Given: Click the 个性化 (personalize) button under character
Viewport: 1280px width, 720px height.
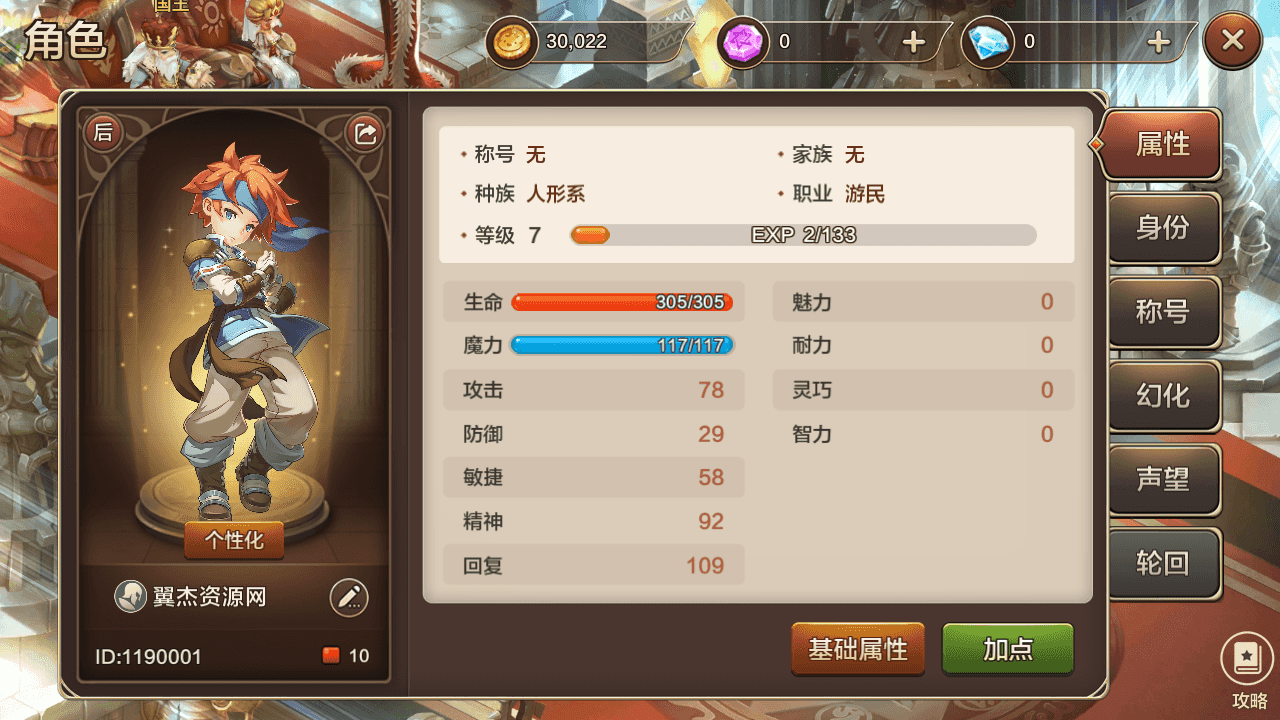Looking at the screenshot, I should point(232,540).
